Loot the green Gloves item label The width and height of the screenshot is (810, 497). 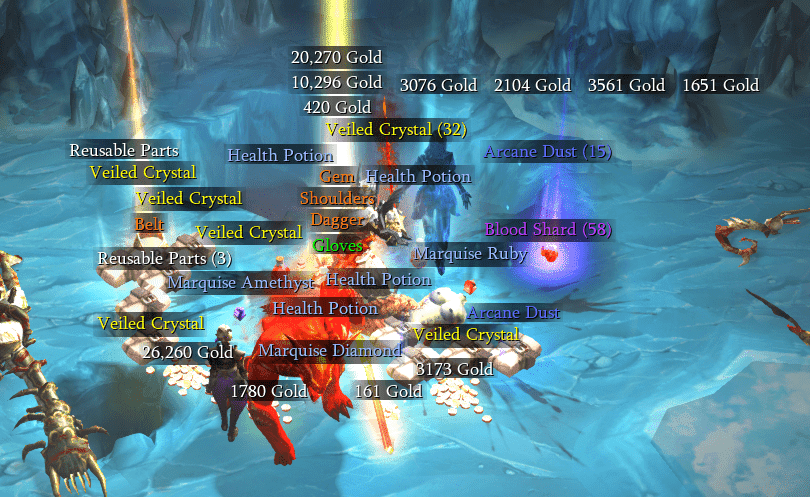338,245
